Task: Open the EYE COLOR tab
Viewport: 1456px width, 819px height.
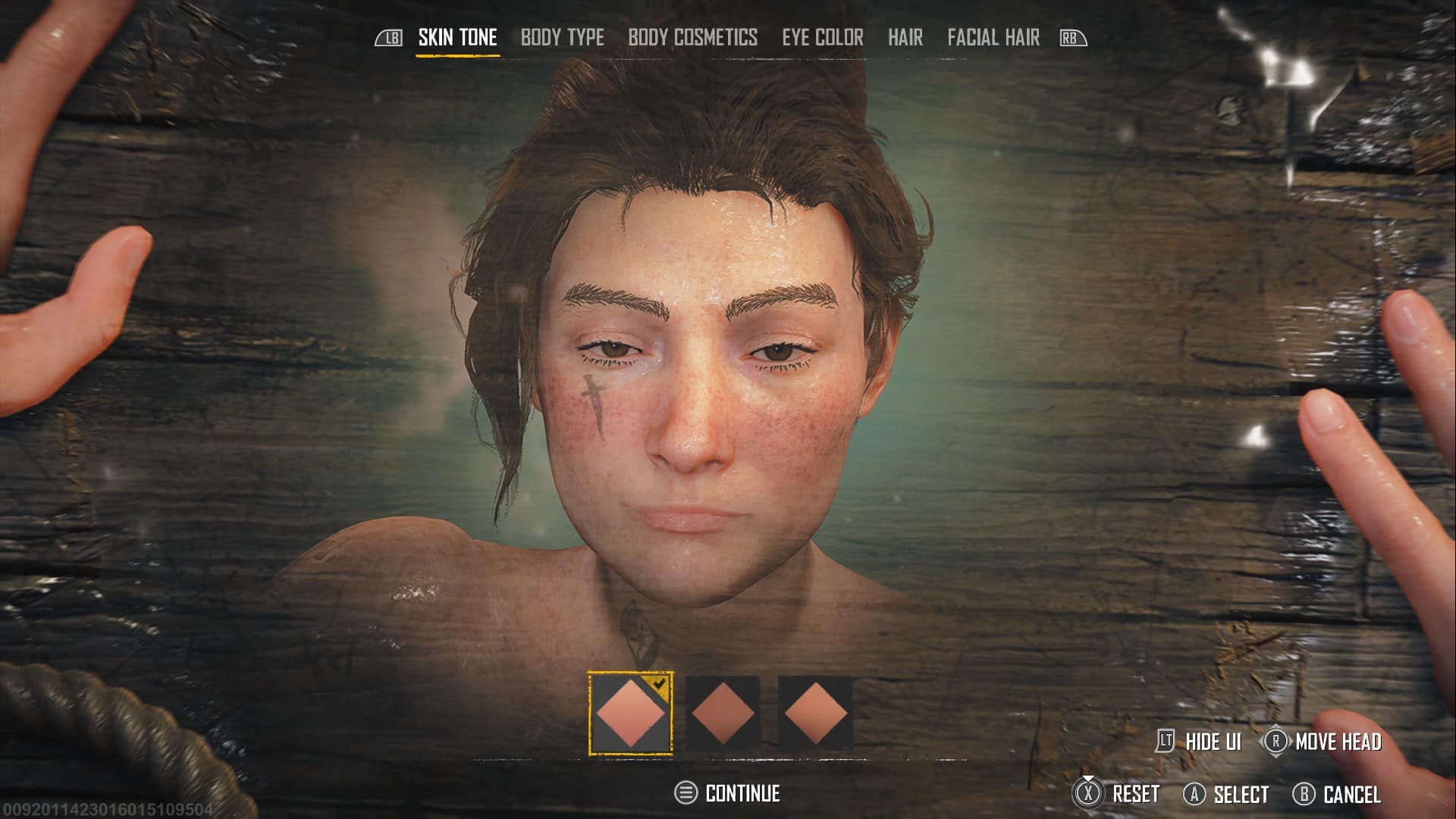Action: pyautogui.click(x=824, y=38)
